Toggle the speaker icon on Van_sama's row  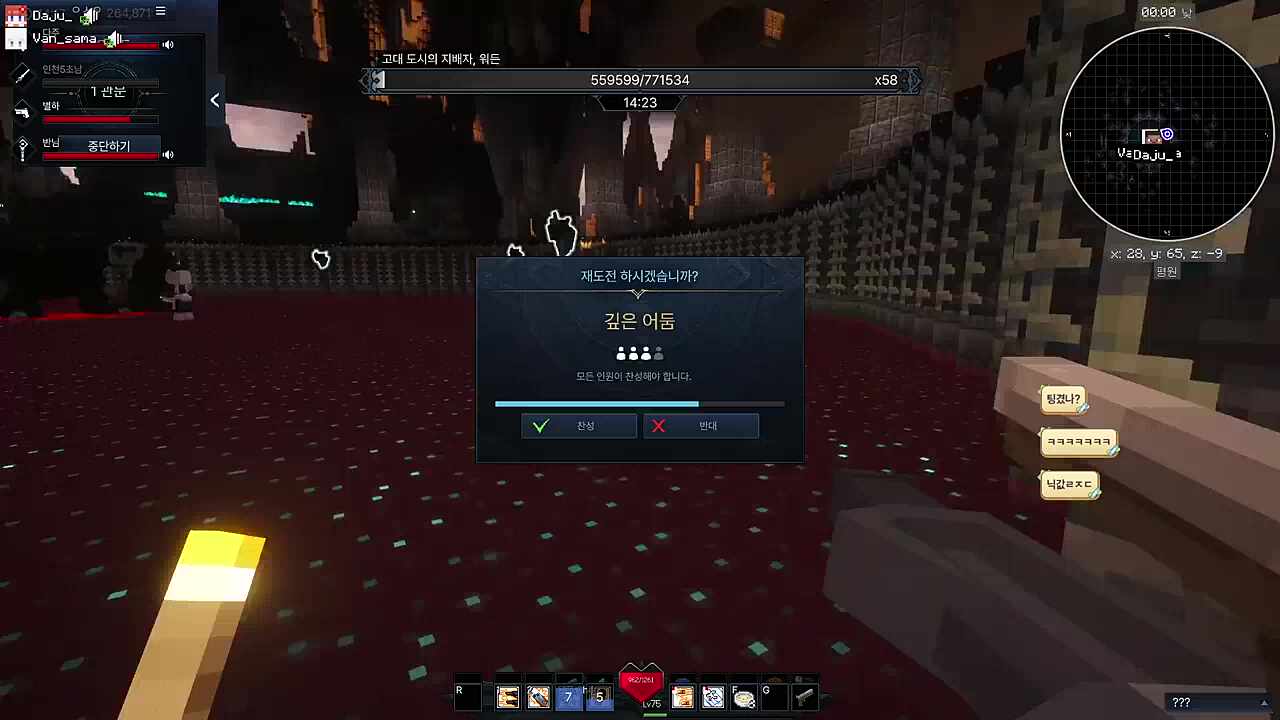tap(168, 44)
